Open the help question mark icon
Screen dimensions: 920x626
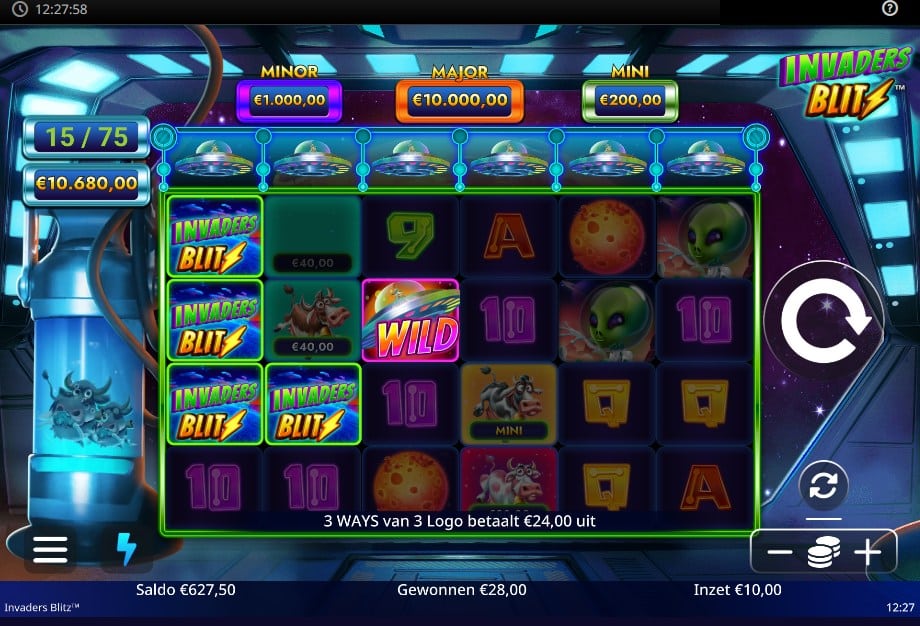(890, 9)
